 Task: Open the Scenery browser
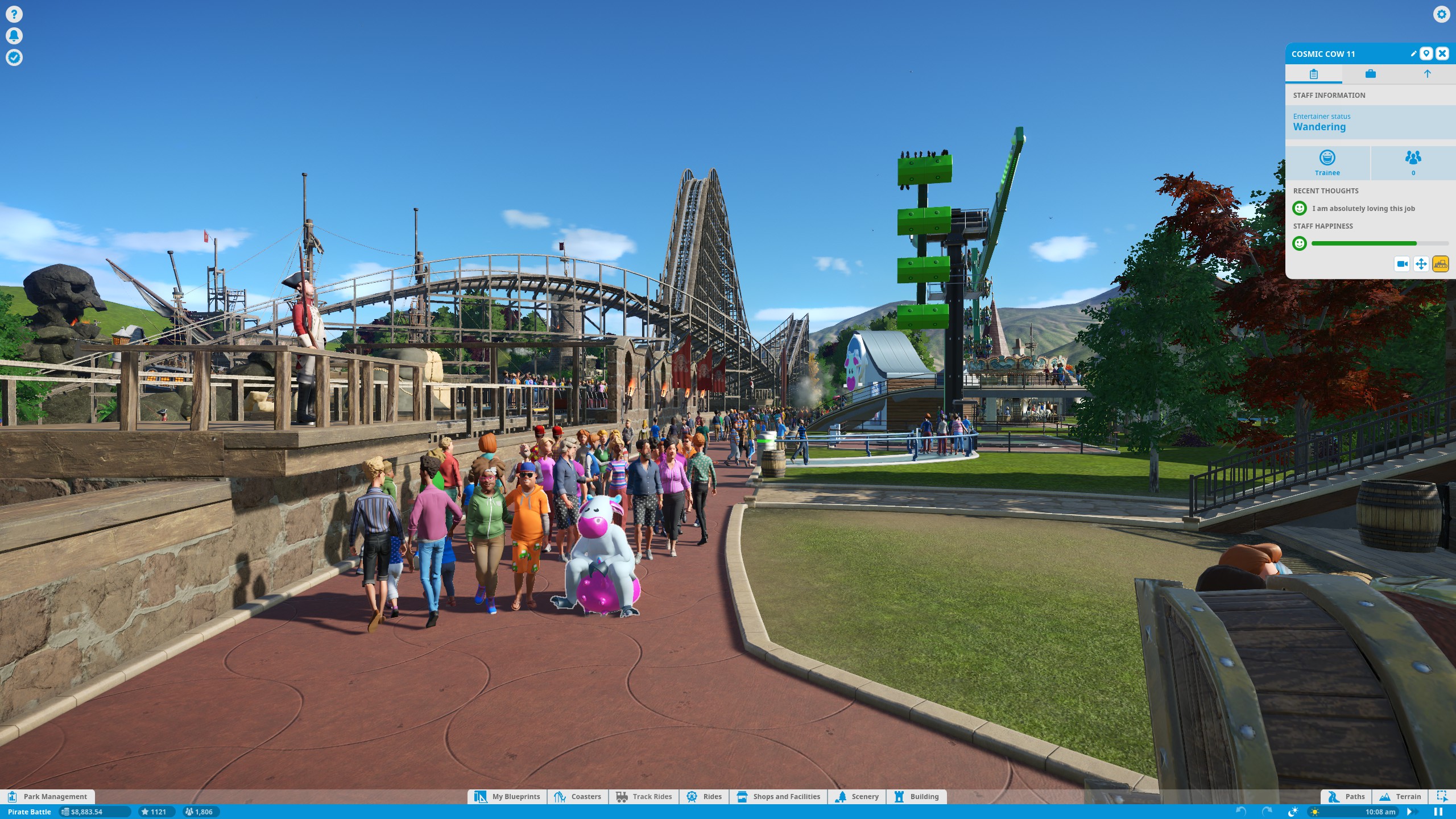pyautogui.click(x=857, y=796)
